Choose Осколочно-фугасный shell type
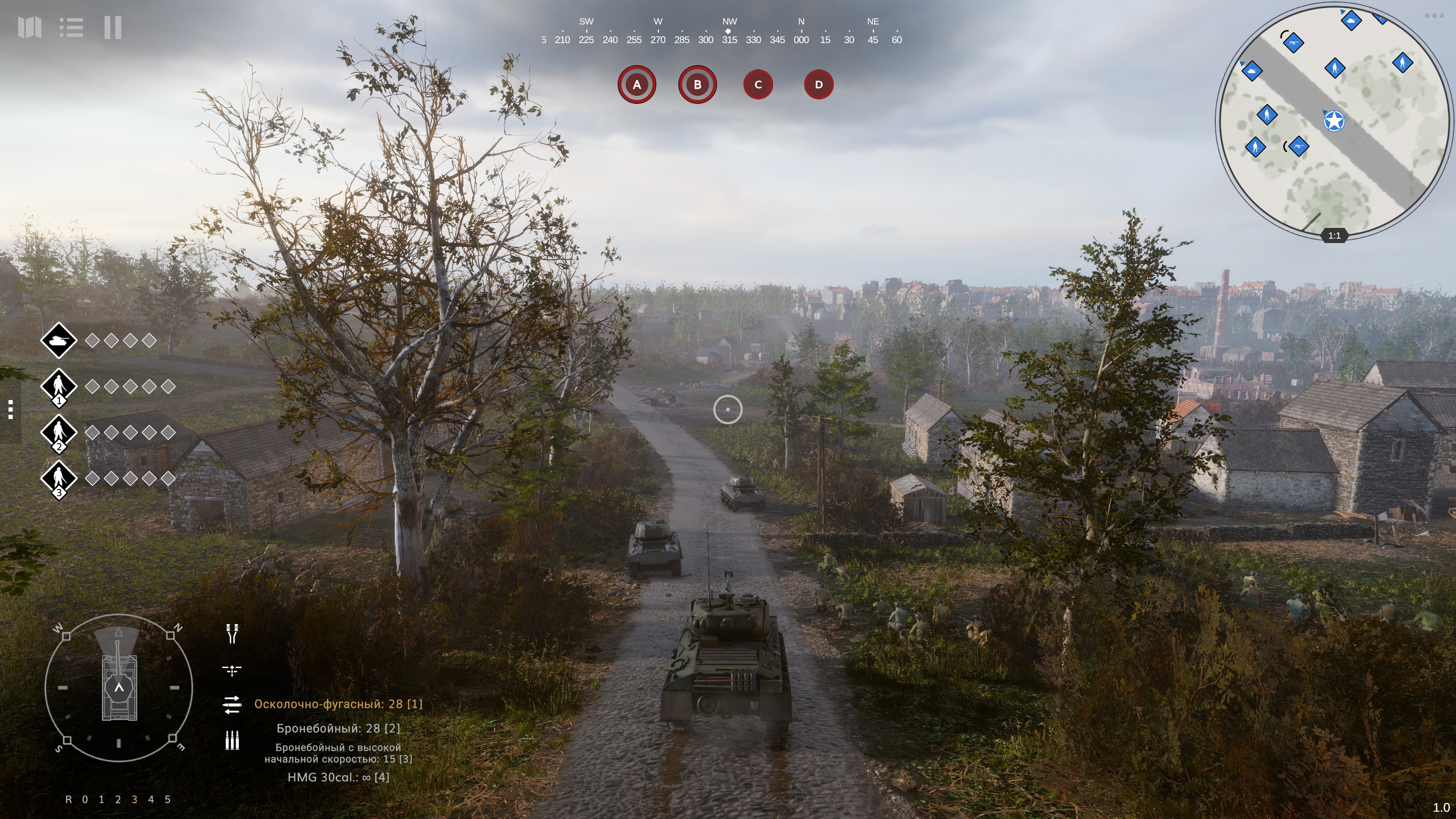 (x=338, y=704)
